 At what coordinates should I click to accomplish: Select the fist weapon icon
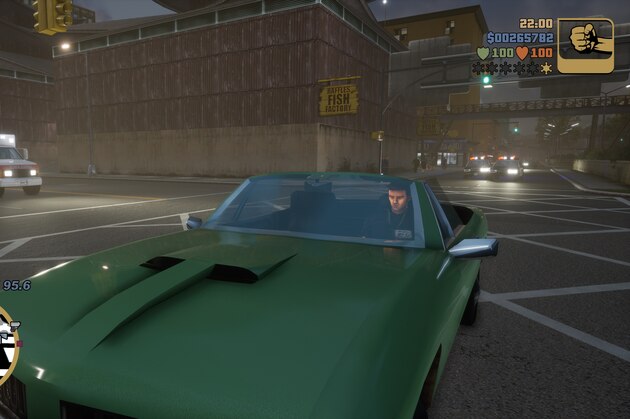pos(585,46)
